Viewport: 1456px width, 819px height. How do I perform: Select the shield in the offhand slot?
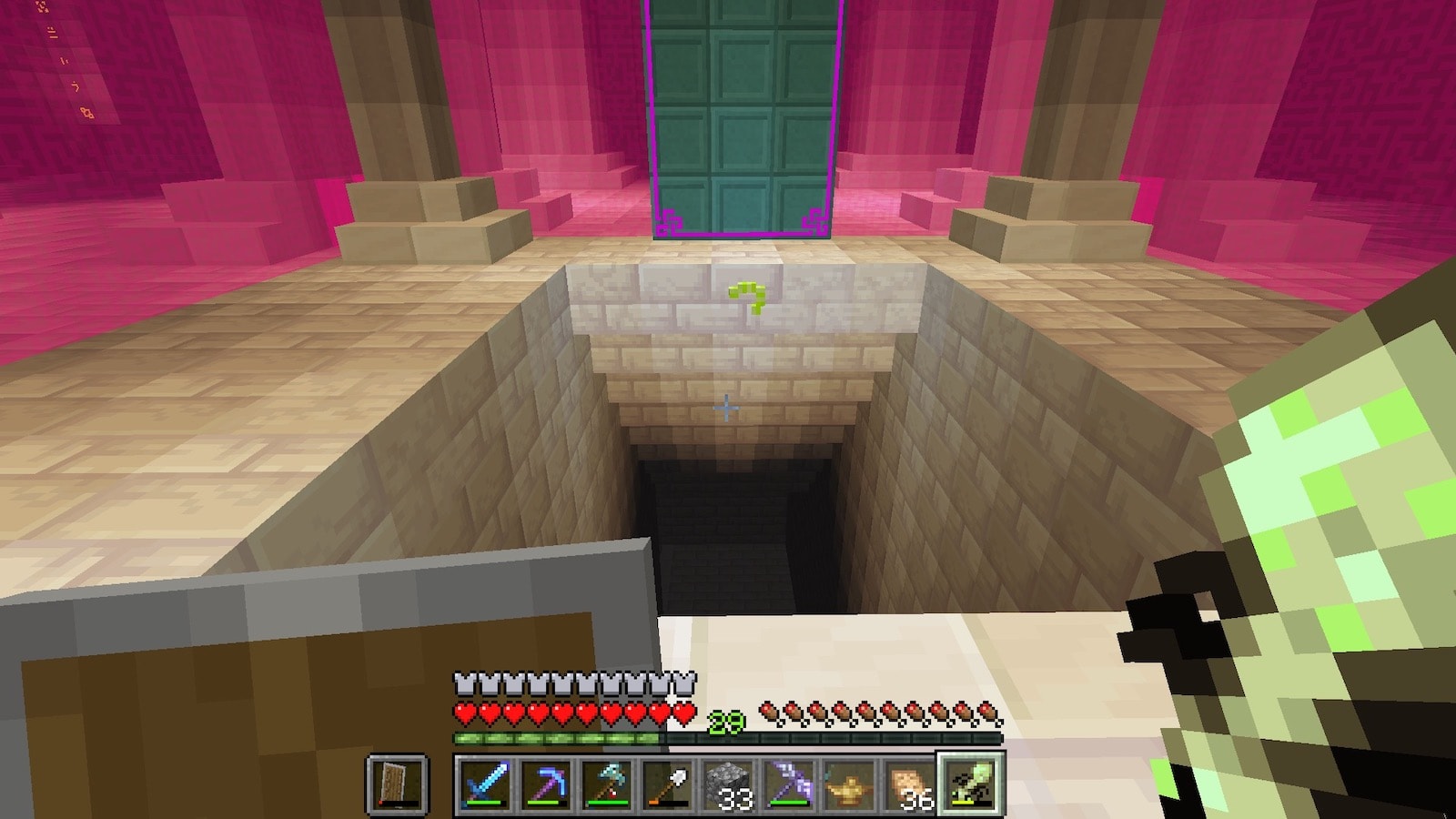click(x=398, y=784)
